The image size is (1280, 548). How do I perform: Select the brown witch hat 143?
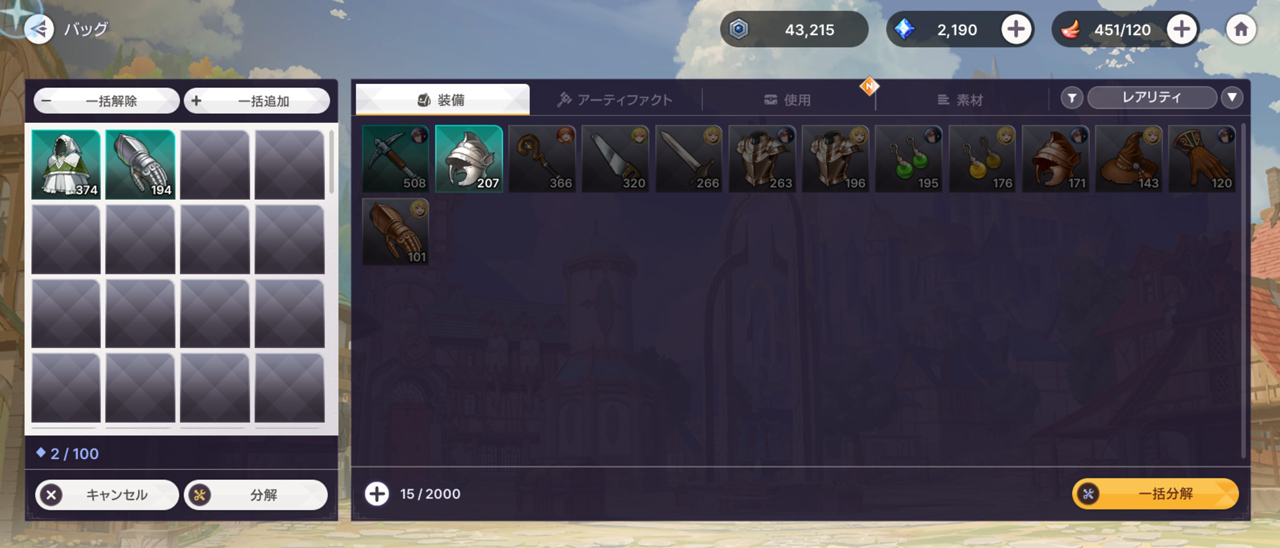click(1129, 158)
